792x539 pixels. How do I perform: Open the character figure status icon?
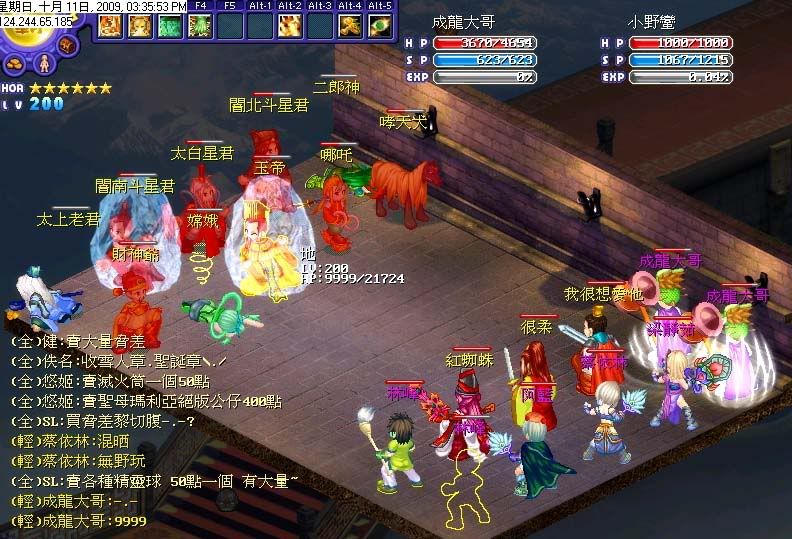point(42,65)
